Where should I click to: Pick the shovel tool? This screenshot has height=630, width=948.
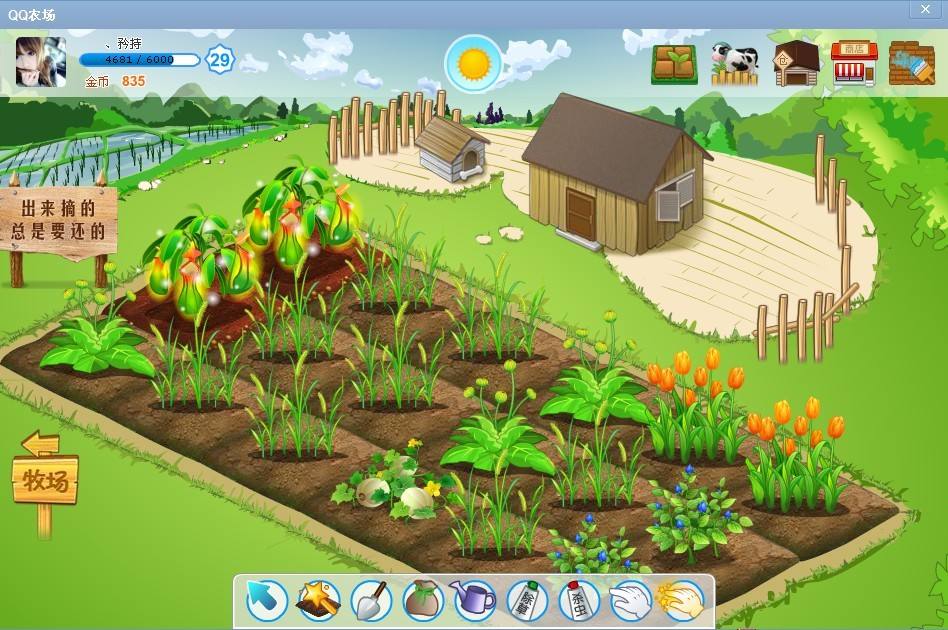(371, 600)
